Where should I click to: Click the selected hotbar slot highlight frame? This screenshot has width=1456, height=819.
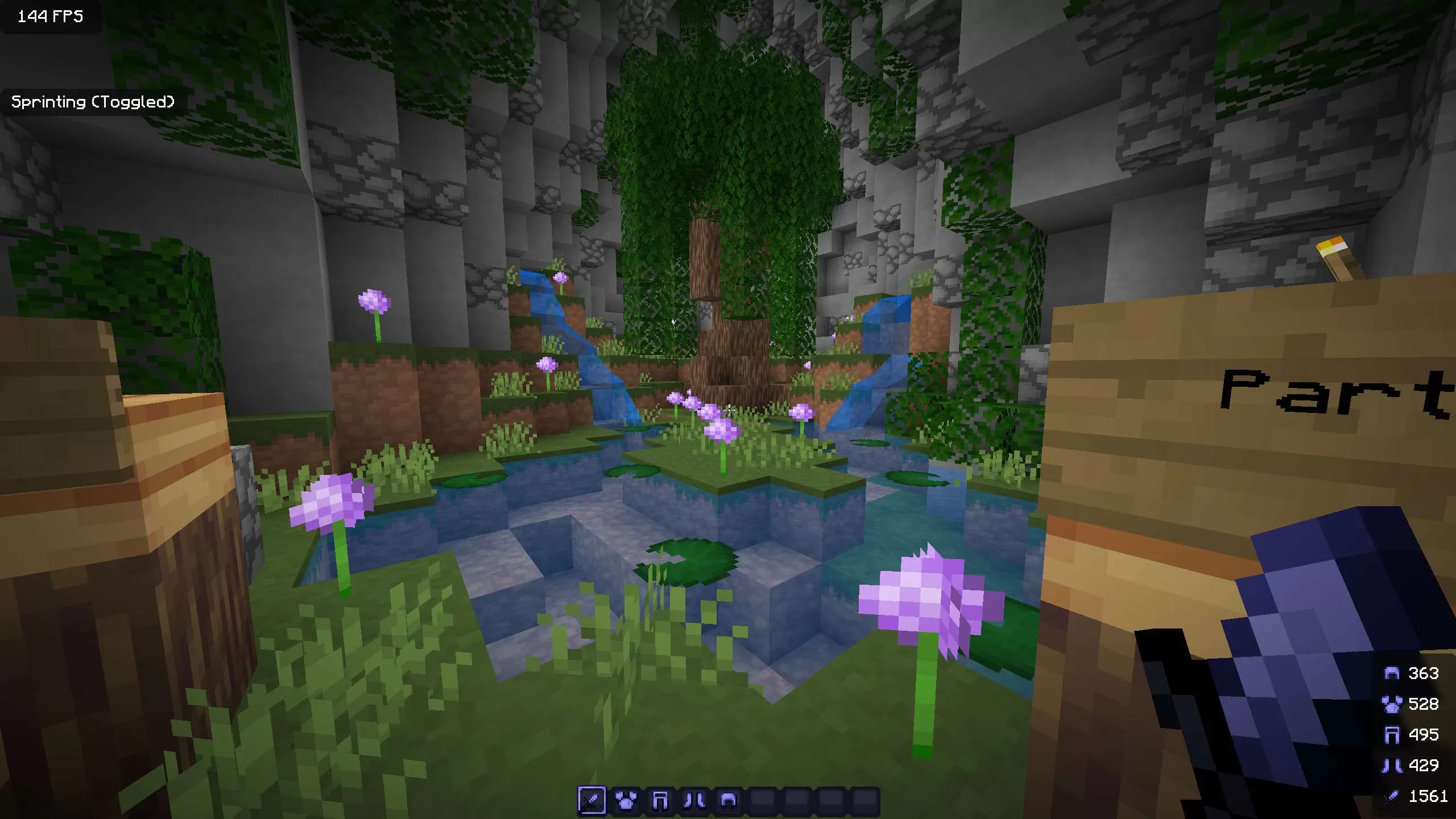point(590,800)
